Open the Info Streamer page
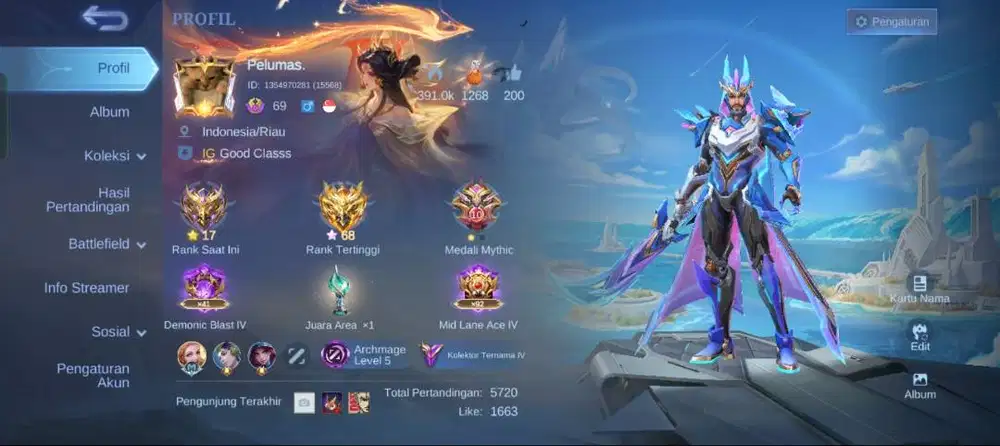This screenshot has width=1000, height=446. click(x=87, y=288)
